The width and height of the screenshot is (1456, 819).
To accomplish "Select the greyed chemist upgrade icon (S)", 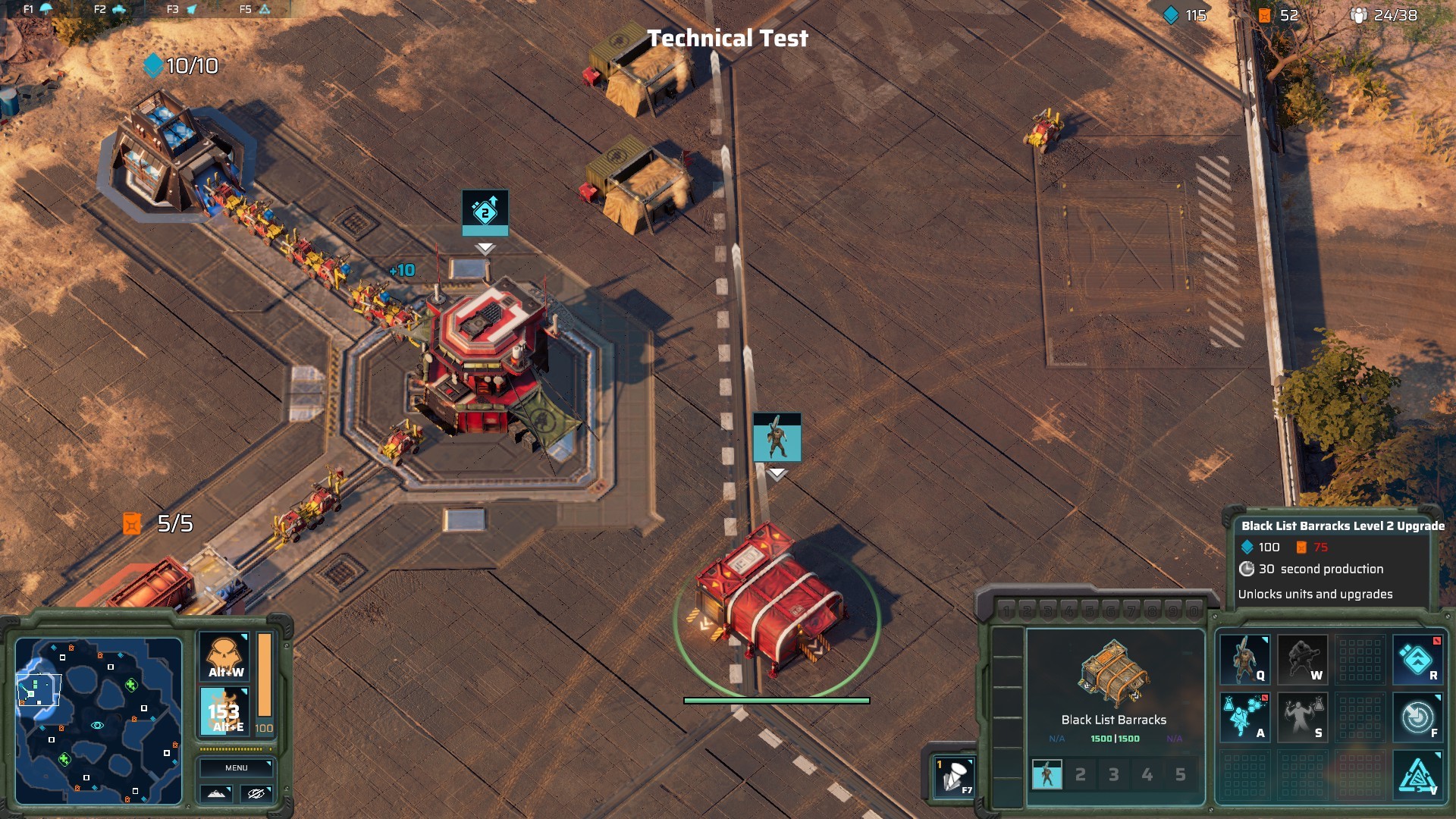I will pyautogui.click(x=1302, y=717).
